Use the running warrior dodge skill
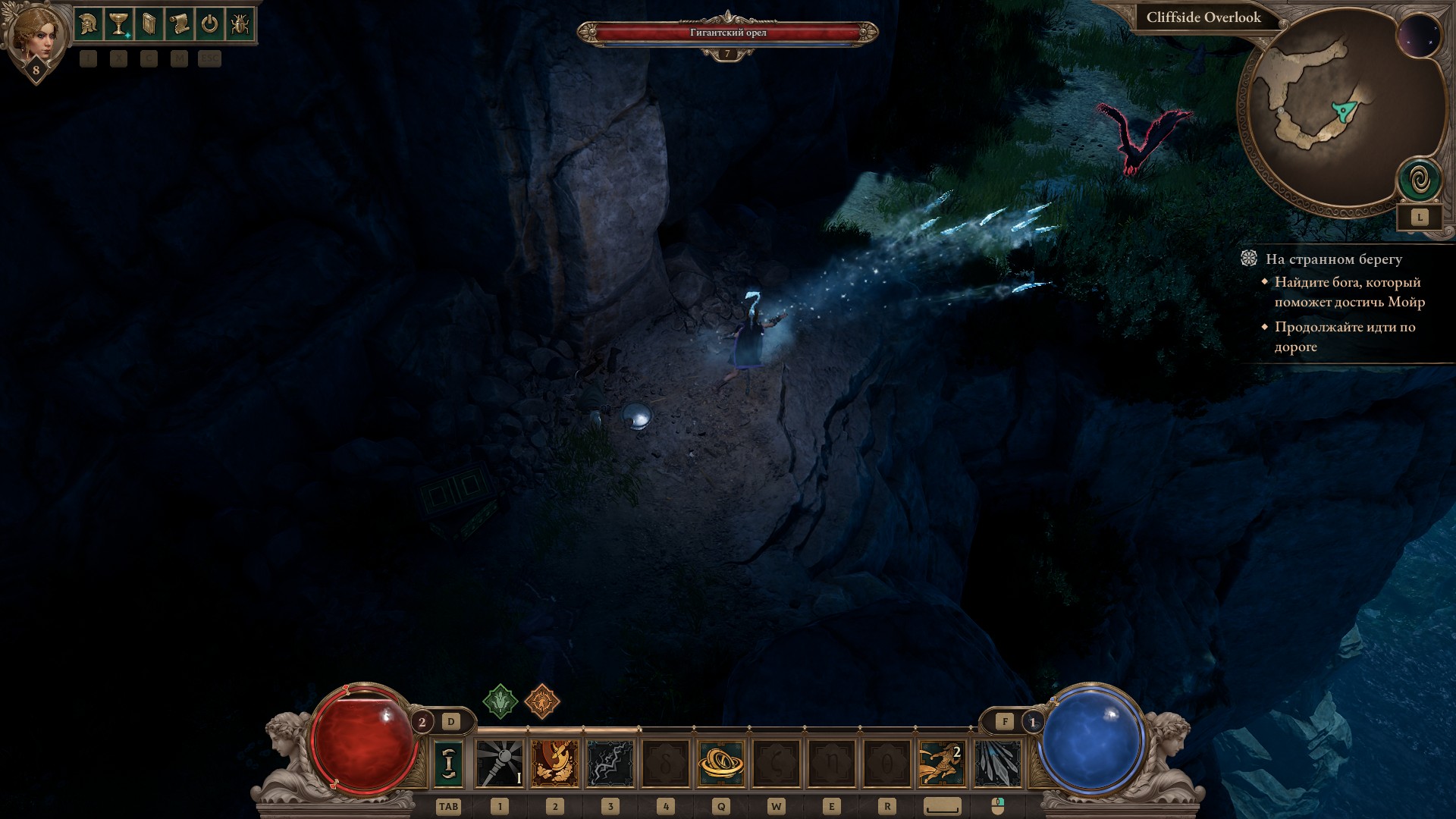This screenshot has height=819, width=1456. coord(943,763)
